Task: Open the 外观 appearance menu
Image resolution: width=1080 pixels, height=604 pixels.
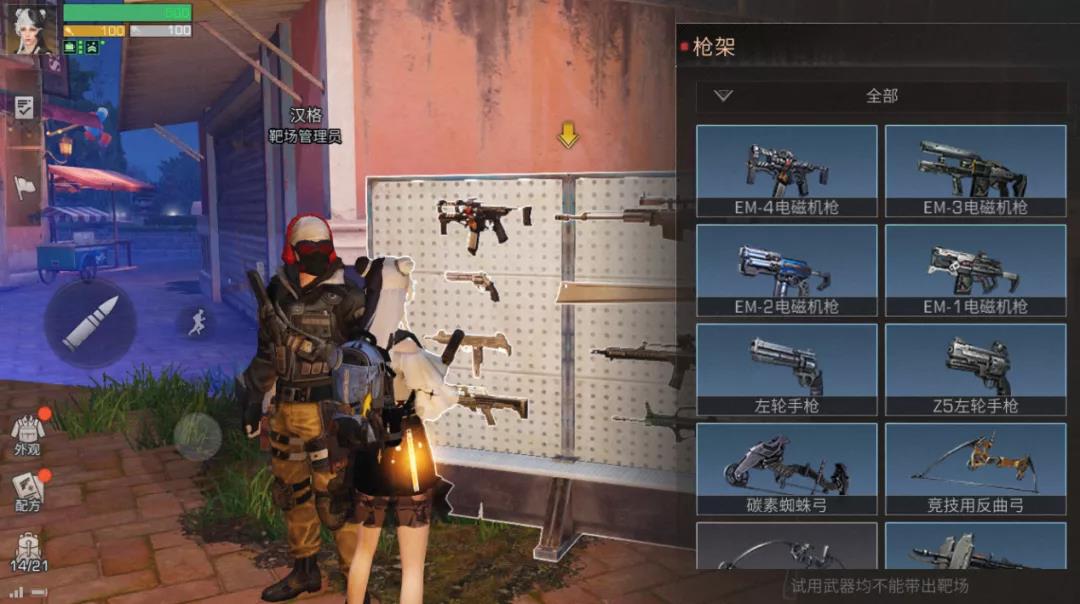Action: (x=27, y=433)
